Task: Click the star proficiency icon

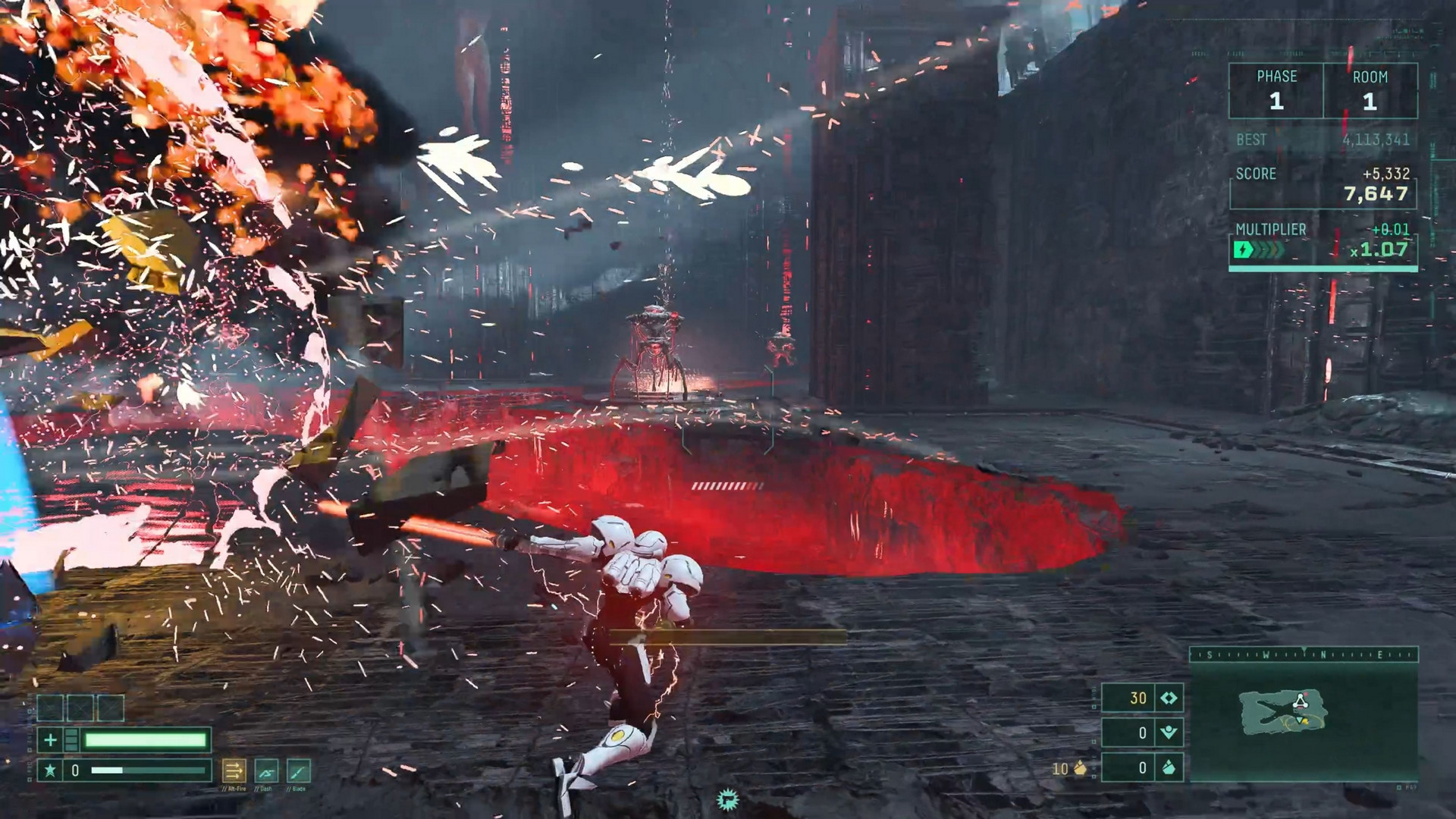Action: pos(50,770)
